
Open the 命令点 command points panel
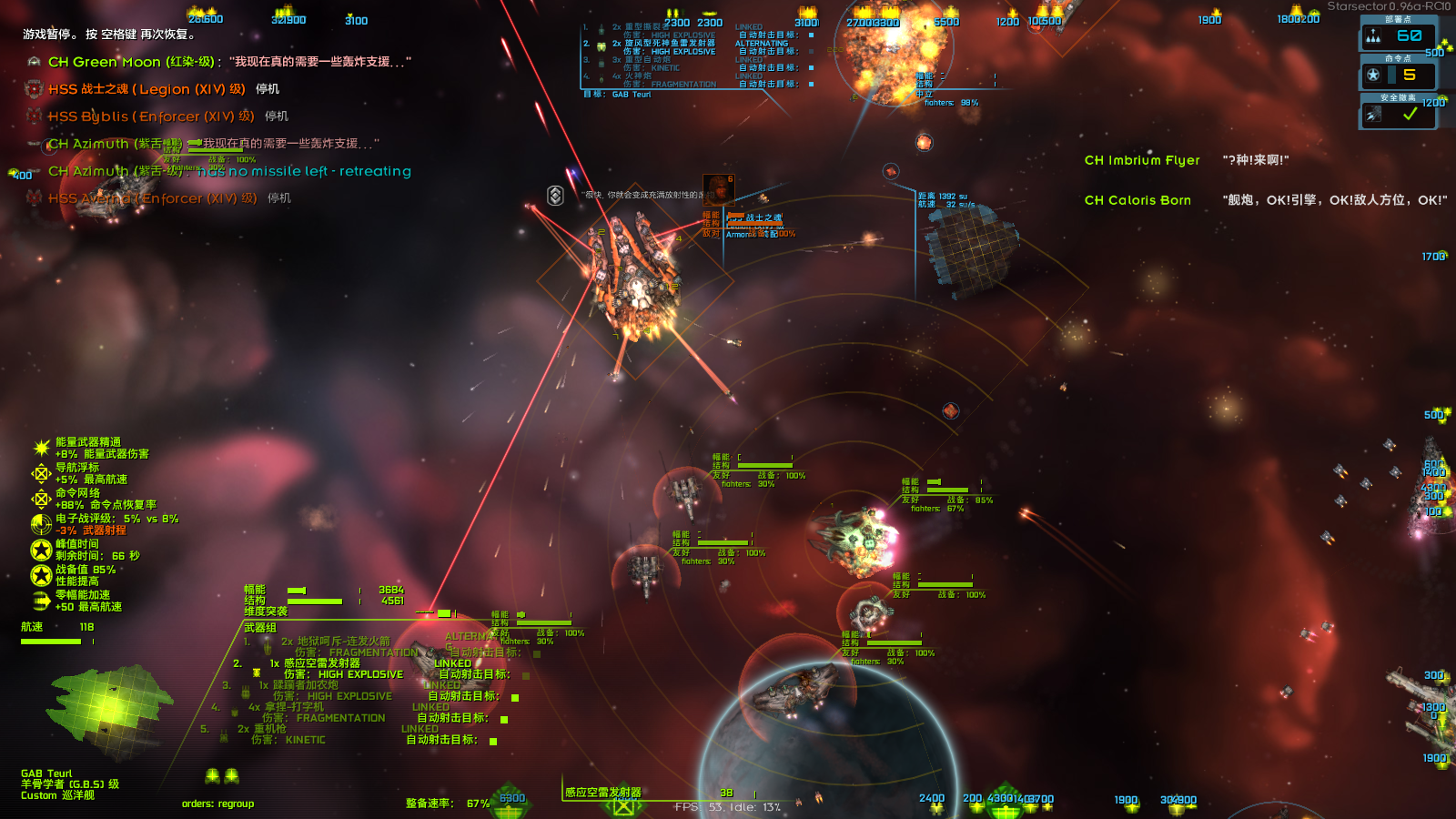[1397, 75]
